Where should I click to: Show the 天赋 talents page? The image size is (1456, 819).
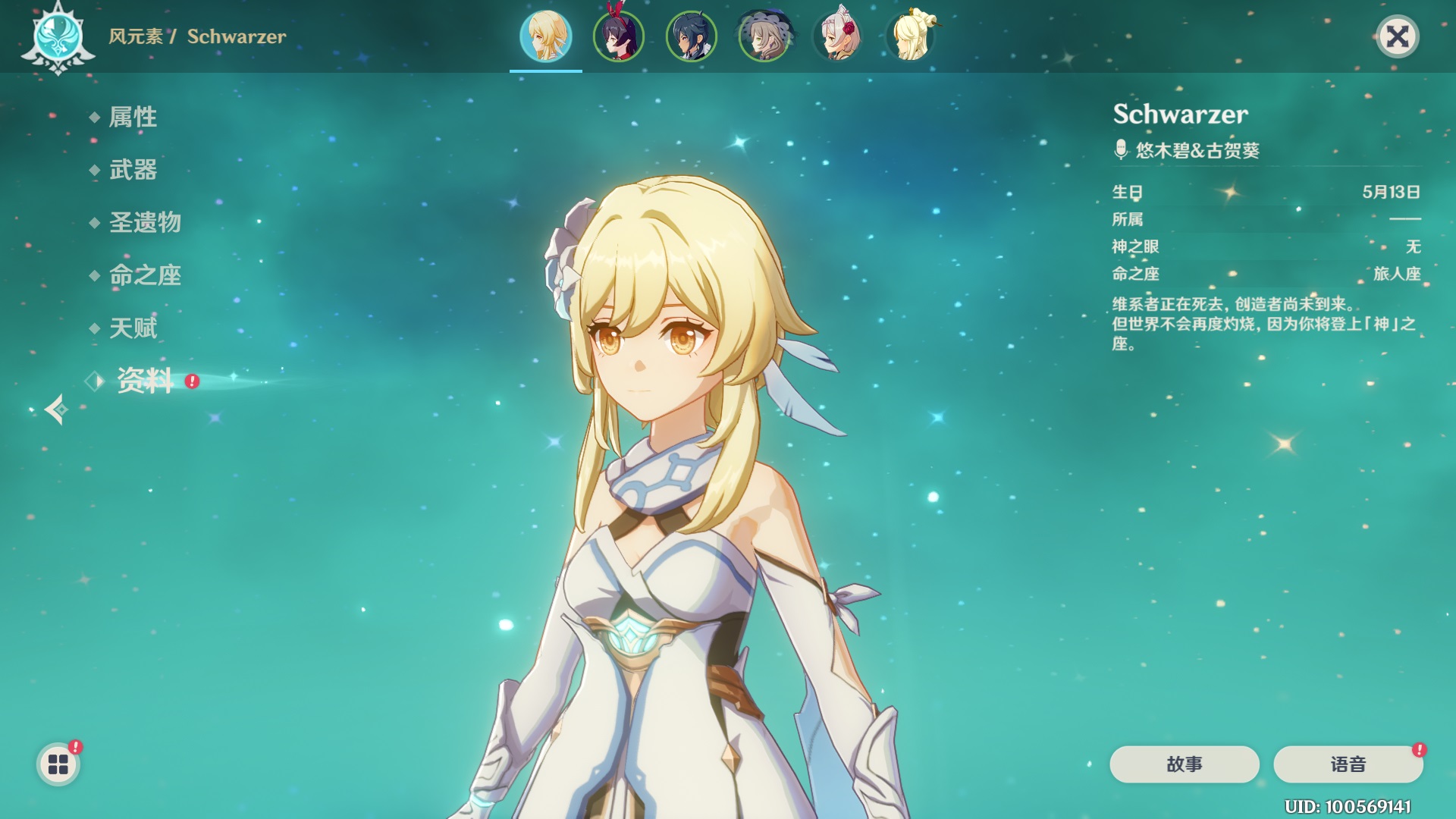pos(133,328)
